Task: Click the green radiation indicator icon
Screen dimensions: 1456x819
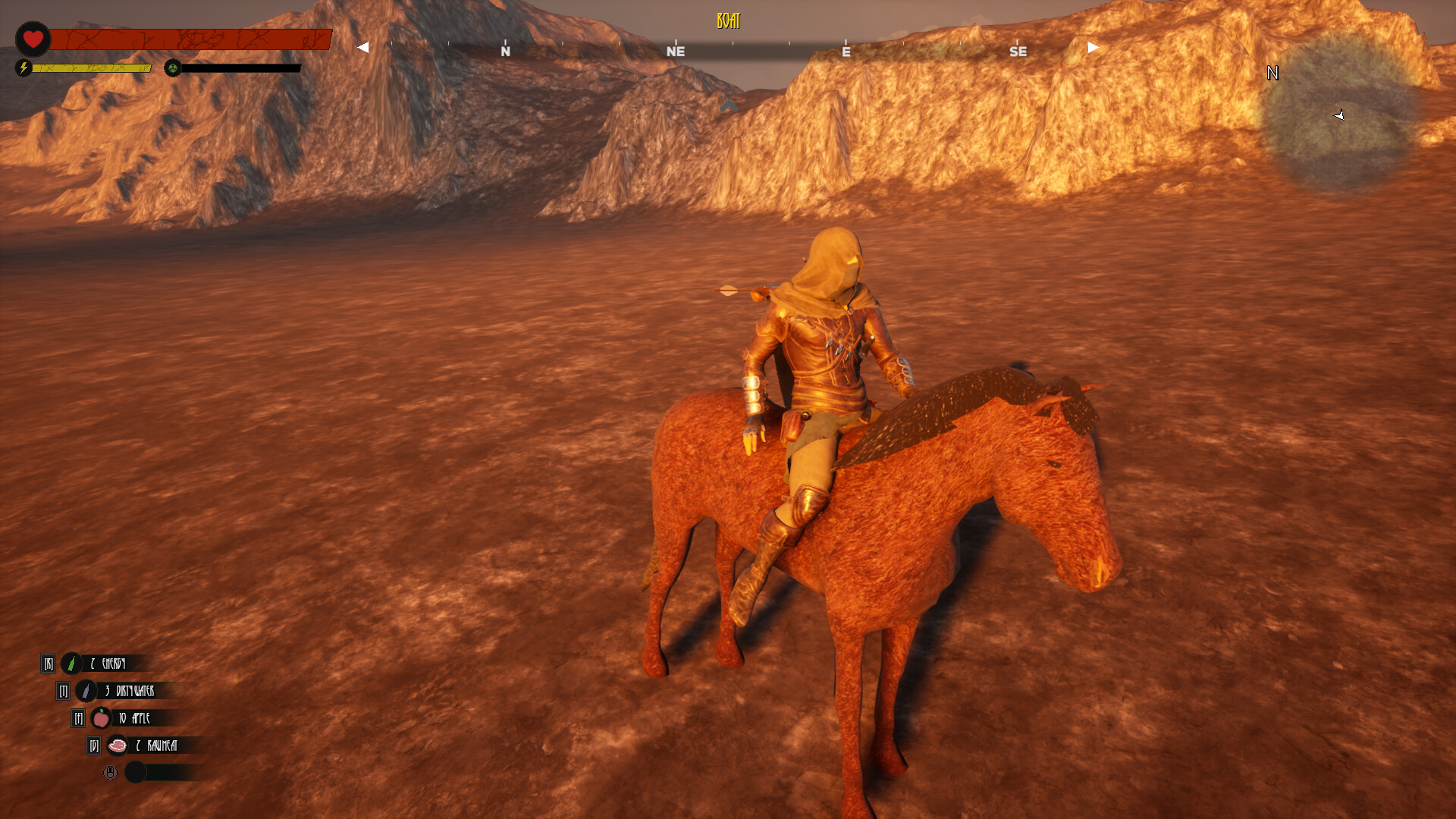Action: coord(174,69)
